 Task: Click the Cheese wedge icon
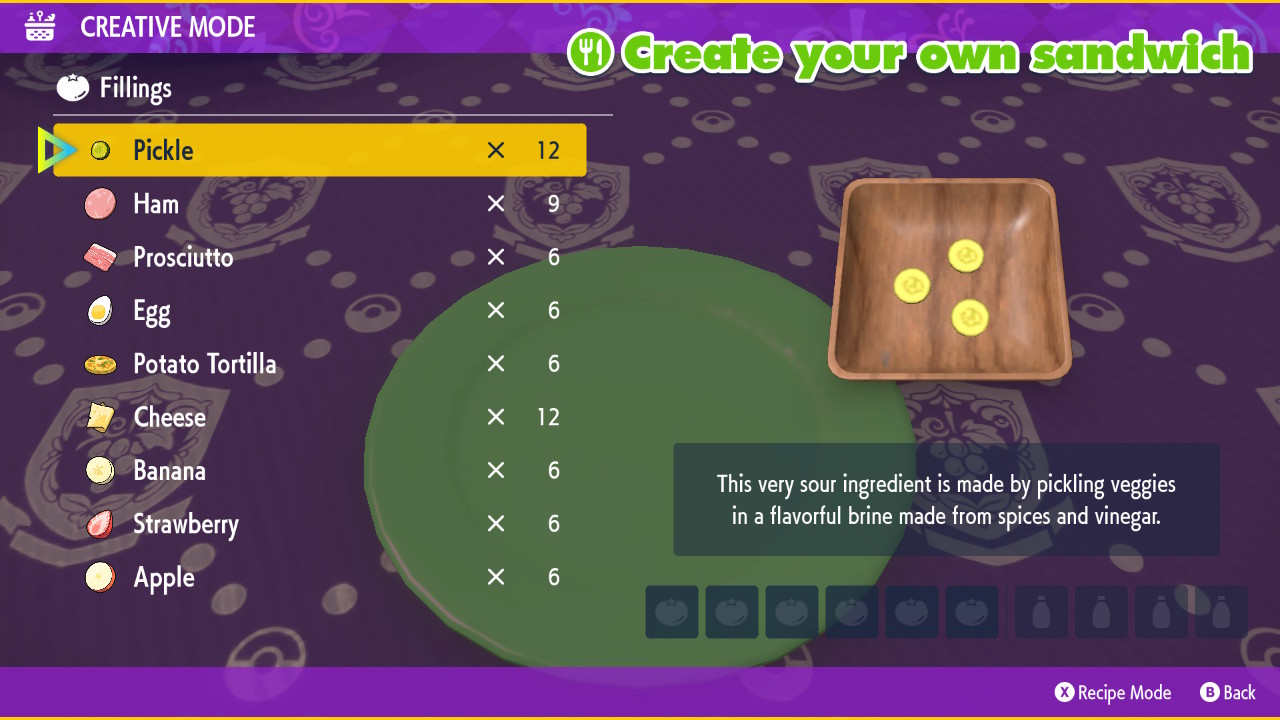click(x=100, y=417)
